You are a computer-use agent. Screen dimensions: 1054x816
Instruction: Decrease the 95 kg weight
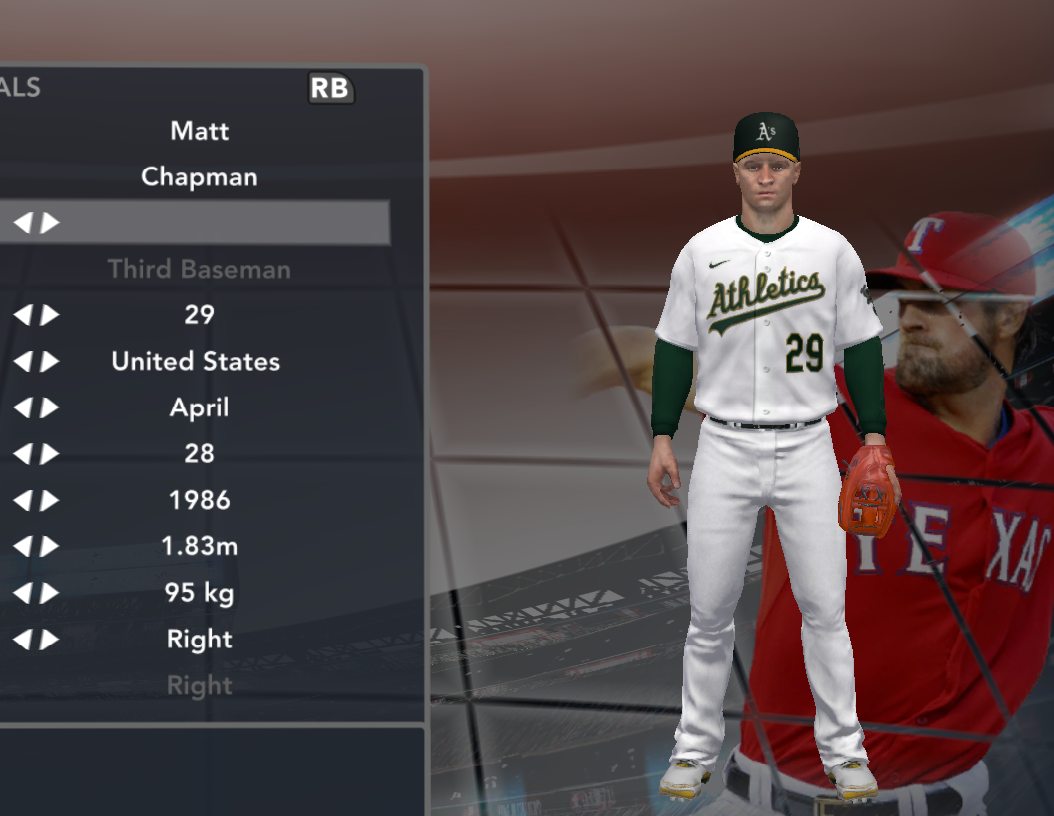22,593
